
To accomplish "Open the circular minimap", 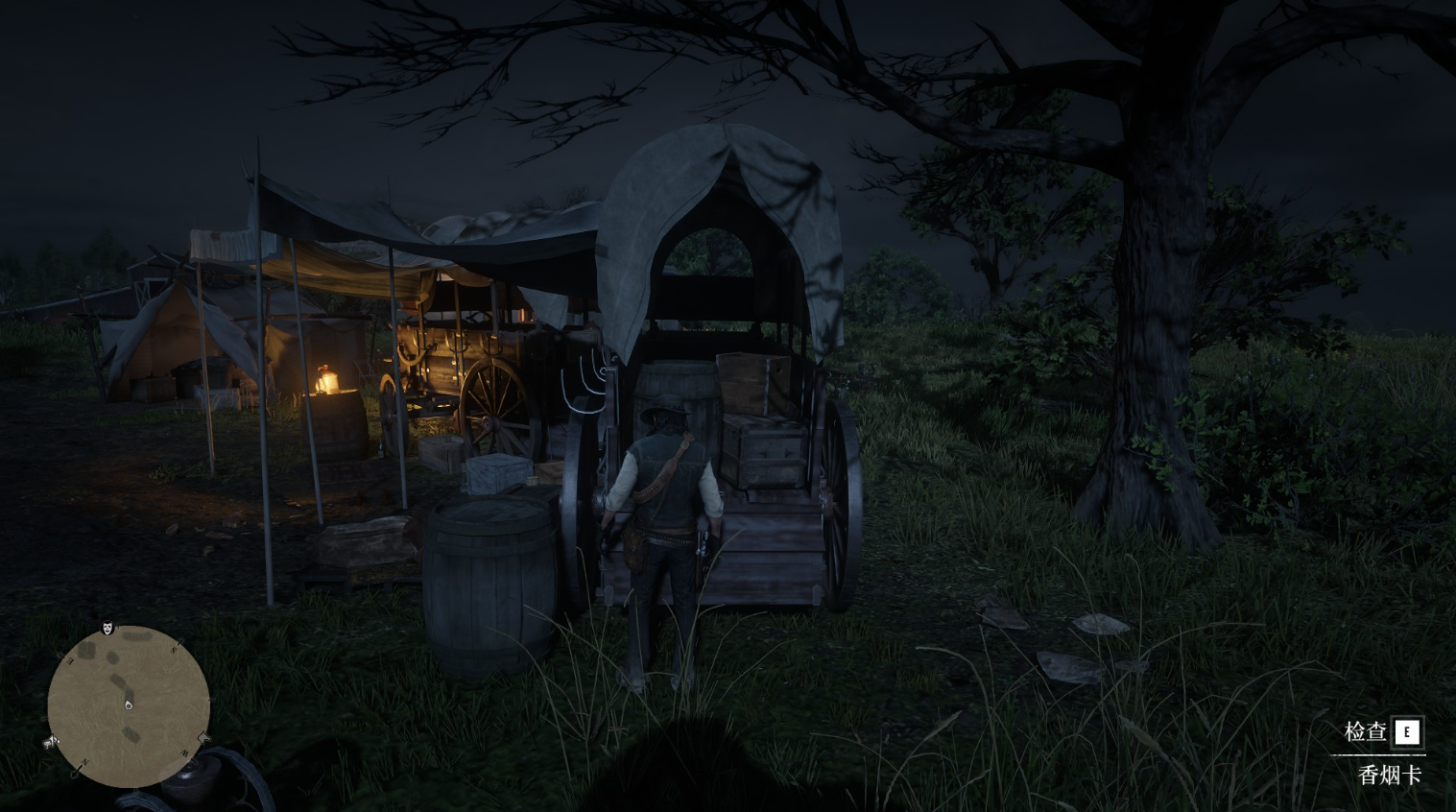I will click(129, 705).
